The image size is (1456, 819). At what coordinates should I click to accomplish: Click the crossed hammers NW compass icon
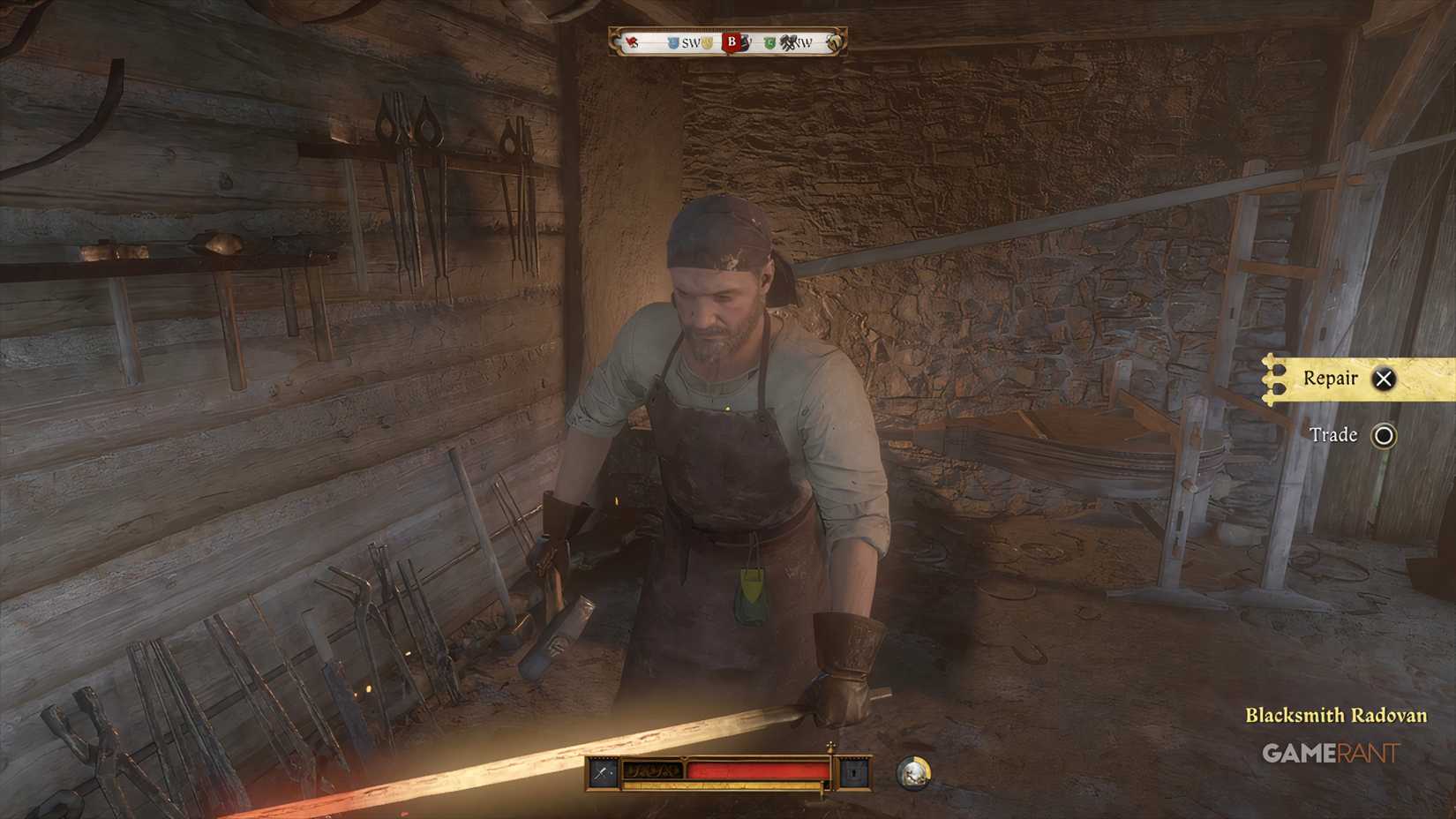coord(788,41)
